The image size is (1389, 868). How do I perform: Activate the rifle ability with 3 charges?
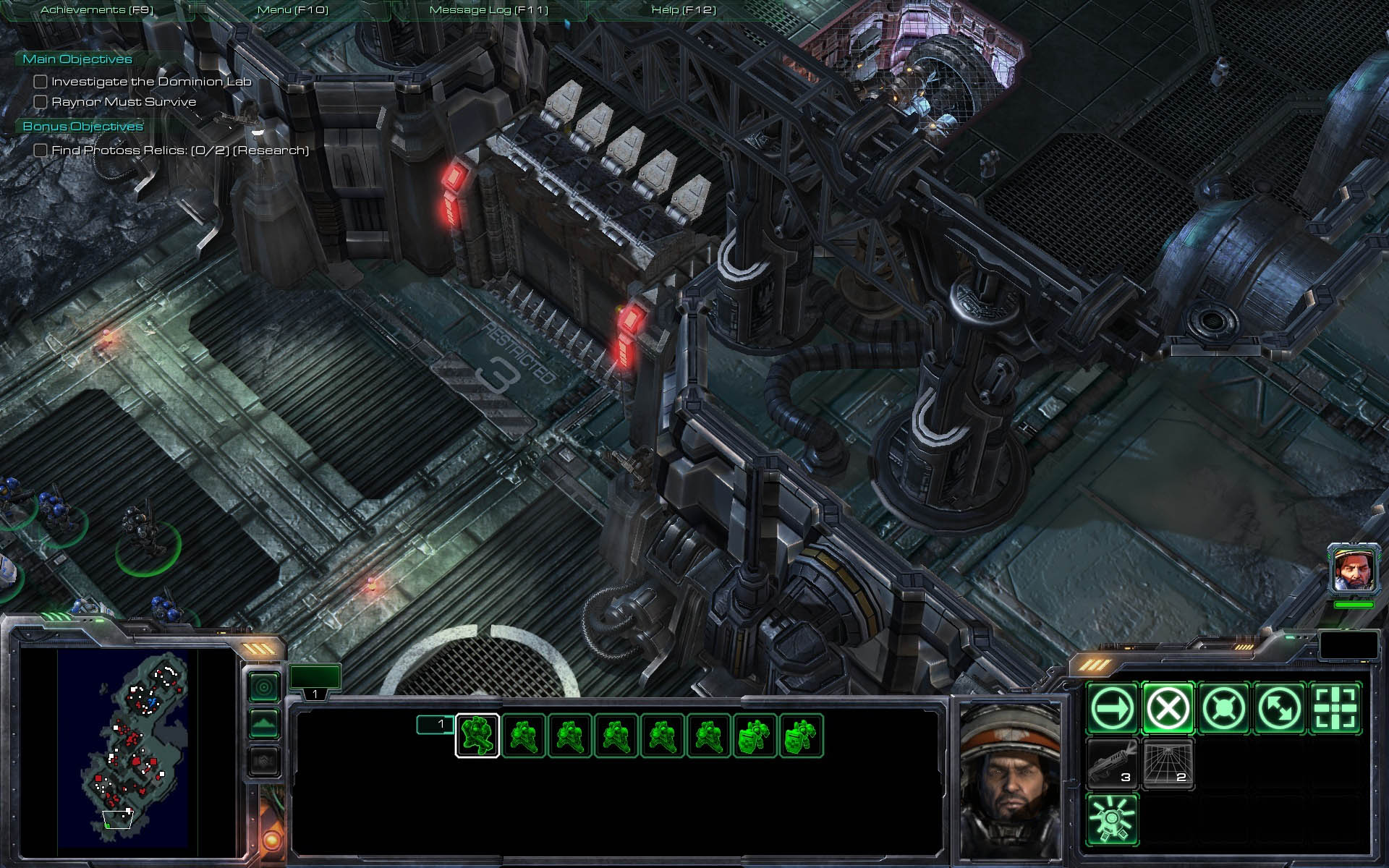pos(1112,764)
